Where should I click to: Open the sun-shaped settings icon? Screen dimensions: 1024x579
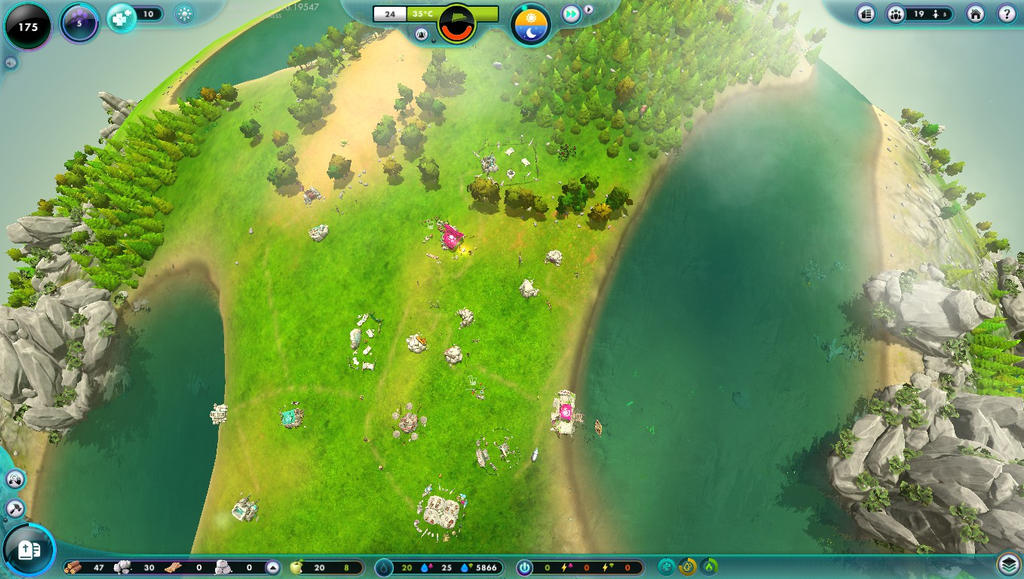pyautogui.click(x=184, y=14)
